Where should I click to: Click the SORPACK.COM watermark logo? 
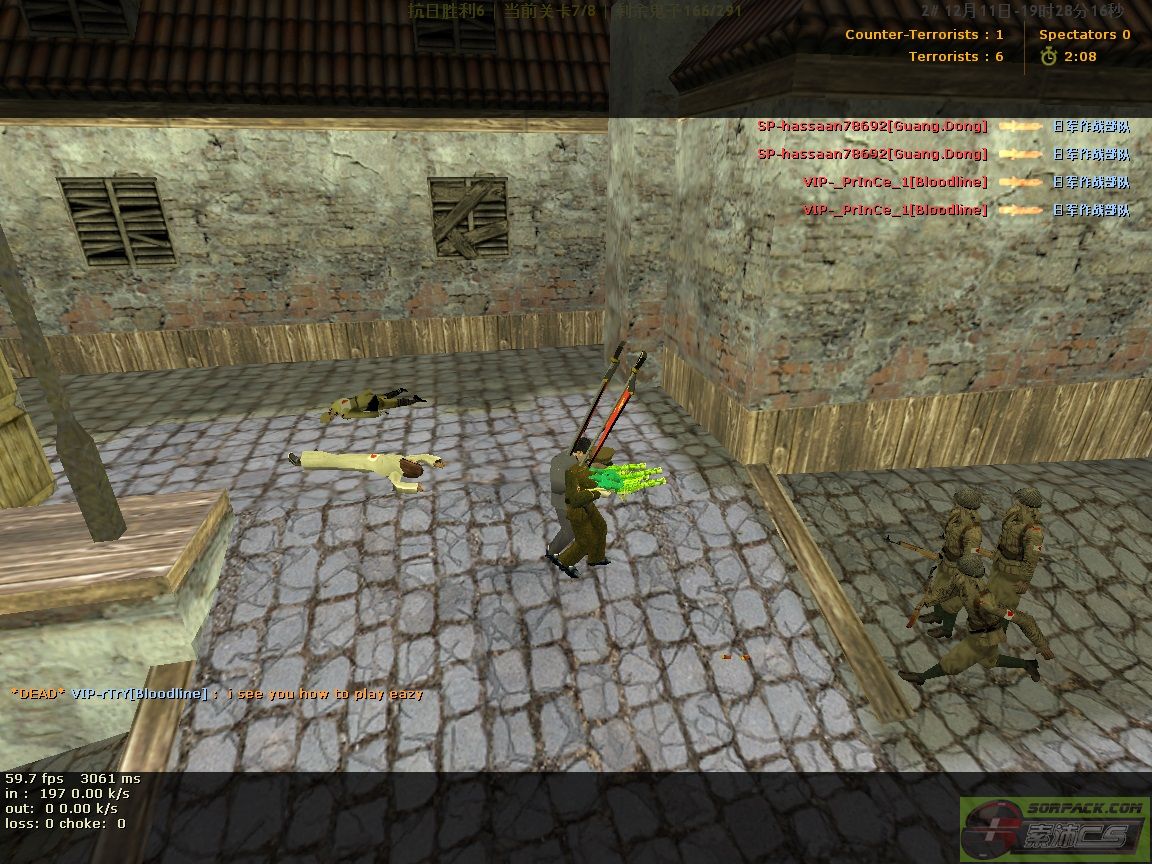pos(1054,827)
